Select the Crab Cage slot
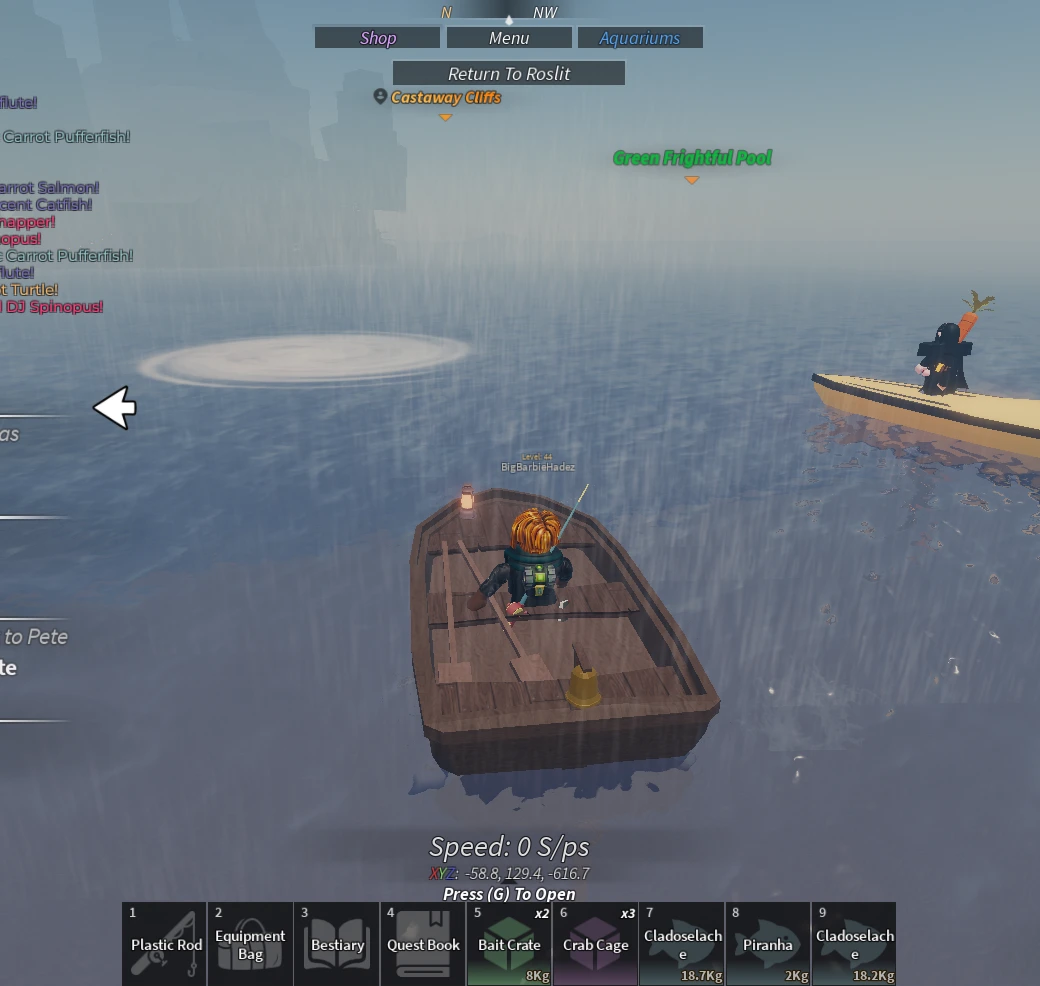Screen dimensions: 1040x986 point(595,944)
